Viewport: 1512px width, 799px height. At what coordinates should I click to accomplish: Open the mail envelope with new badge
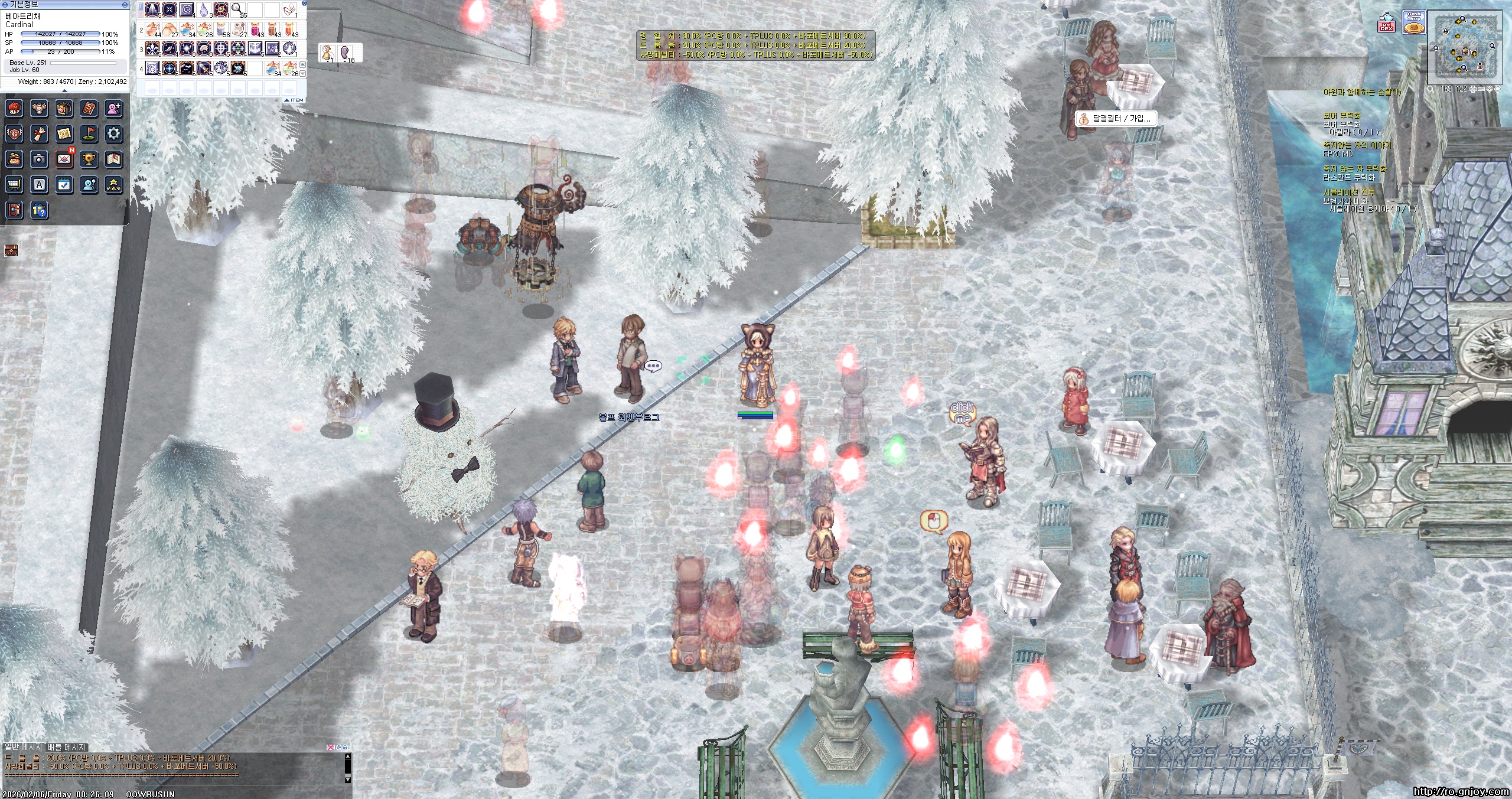(x=64, y=159)
